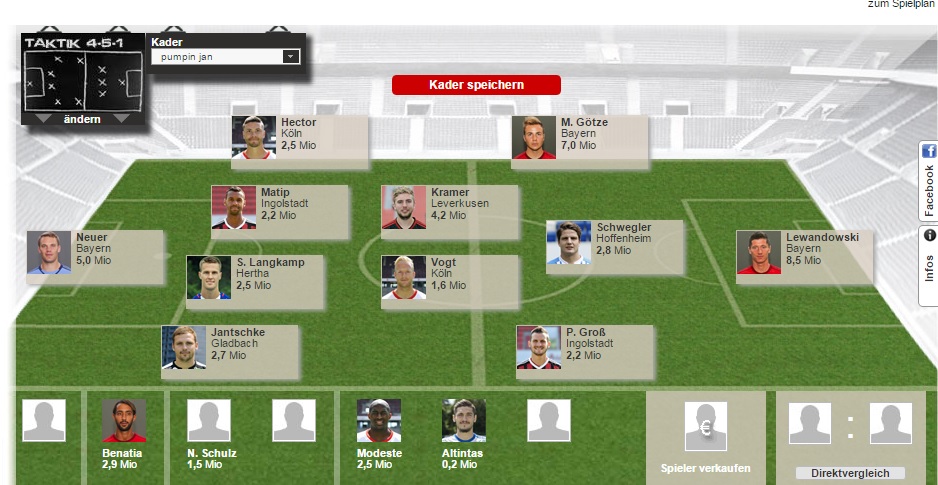This screenshot has width=938, height=485.
Task: Choose P. Groß from Ingolstadt
Action: (x=584, y=347)
